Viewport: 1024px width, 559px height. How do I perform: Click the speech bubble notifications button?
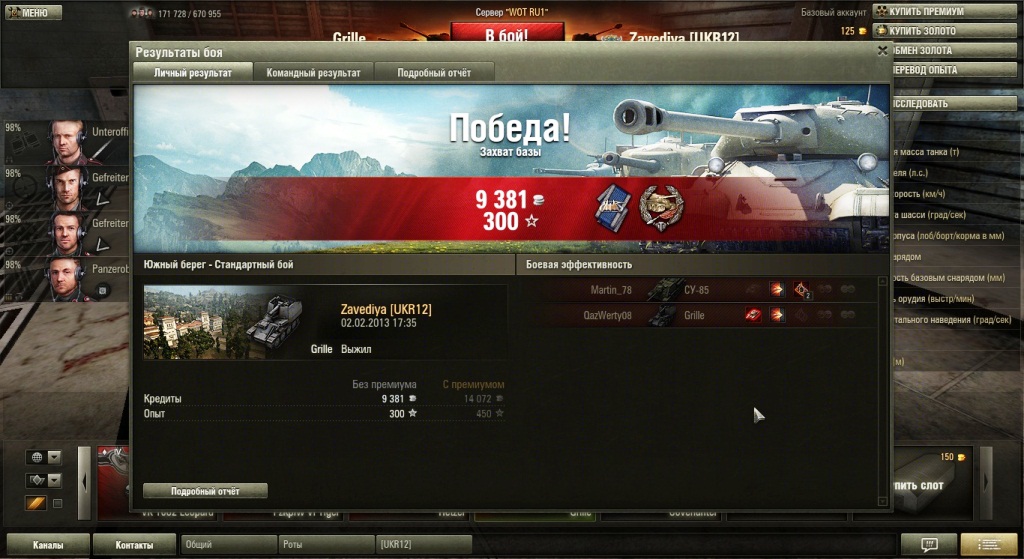pos(928,545)
